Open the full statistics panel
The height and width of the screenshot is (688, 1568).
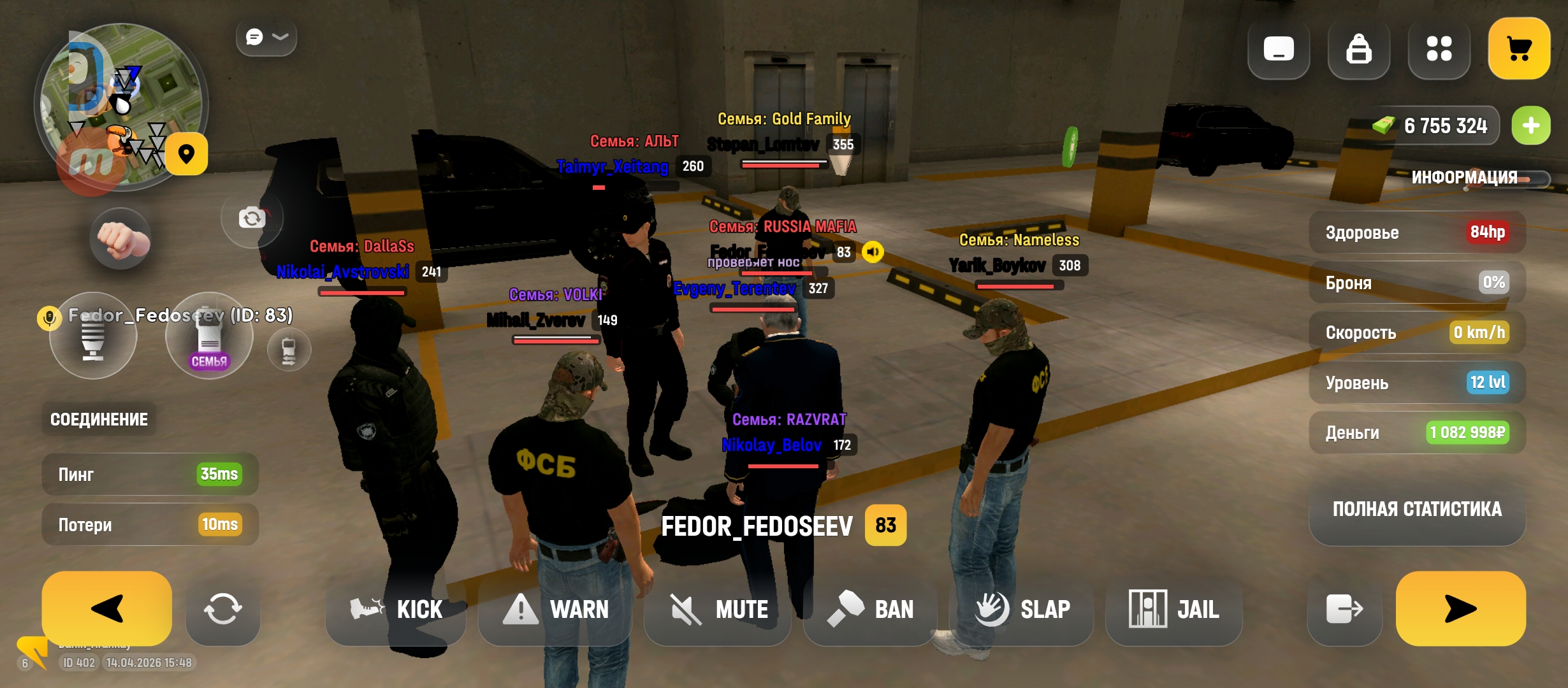click(x=1417, y=509)
